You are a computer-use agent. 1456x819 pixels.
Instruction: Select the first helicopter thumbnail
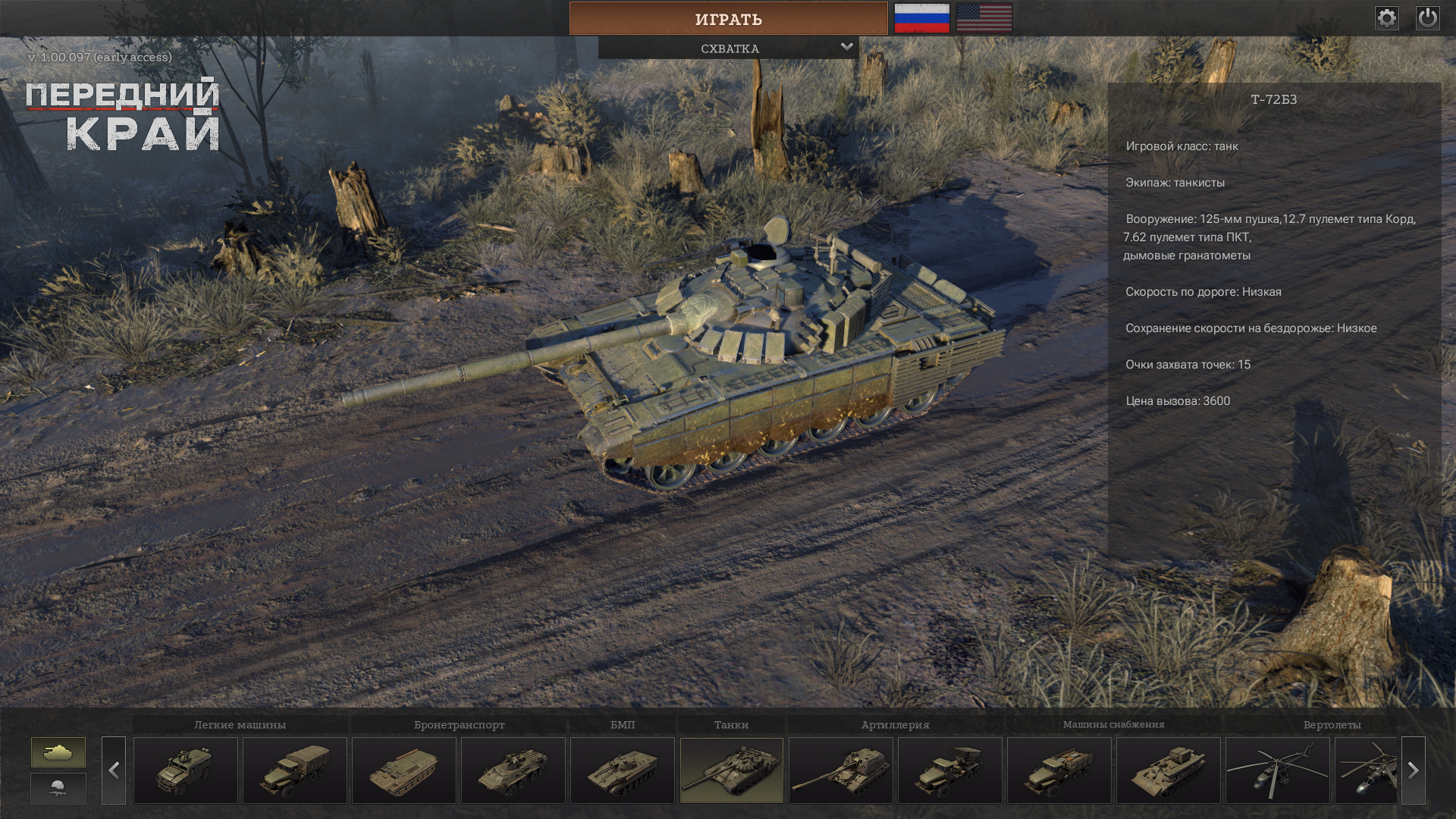pos(1278,770)
